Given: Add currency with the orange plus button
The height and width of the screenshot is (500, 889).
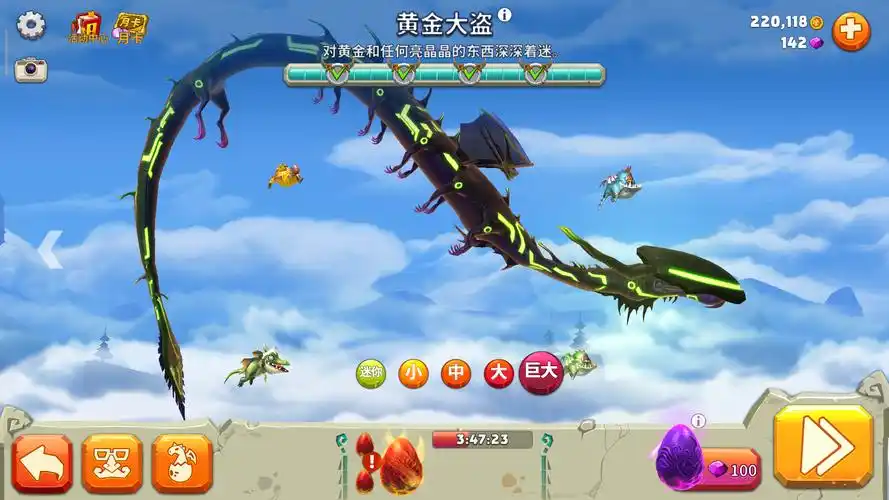Looking at the screenshot, I should [x=851, y=31].
